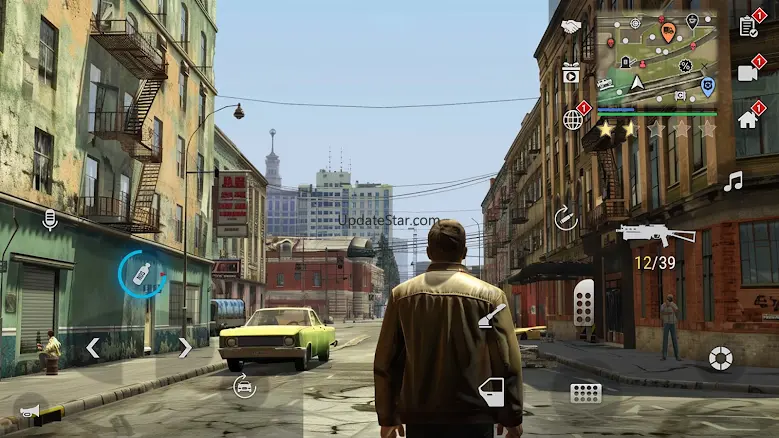Tap the tall gas pedal
Image resolution: width=779 pixels, height=438 pixels.
[584, 302]
